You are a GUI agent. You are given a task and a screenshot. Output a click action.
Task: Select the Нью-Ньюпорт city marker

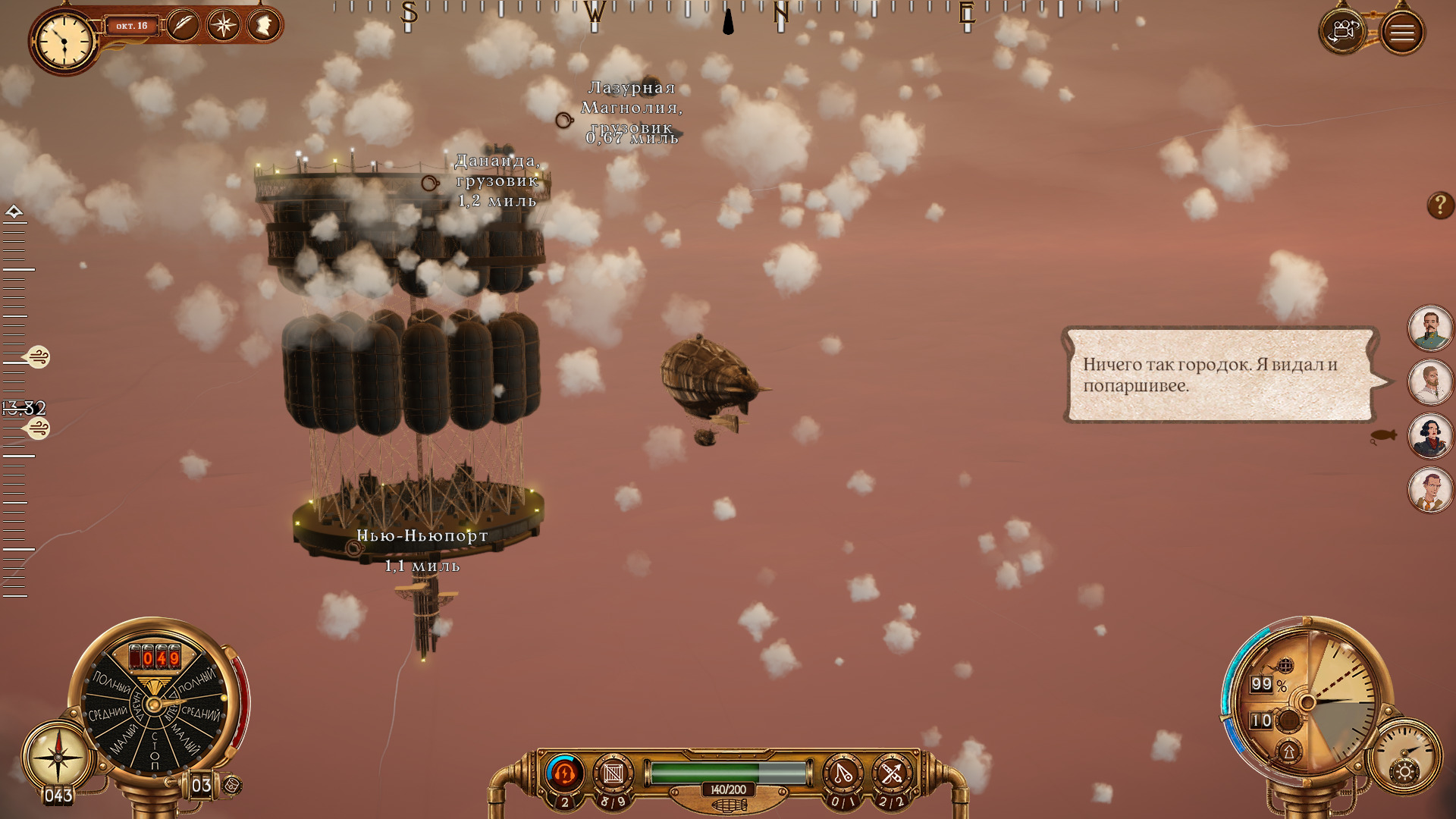(x=354, y=548)
